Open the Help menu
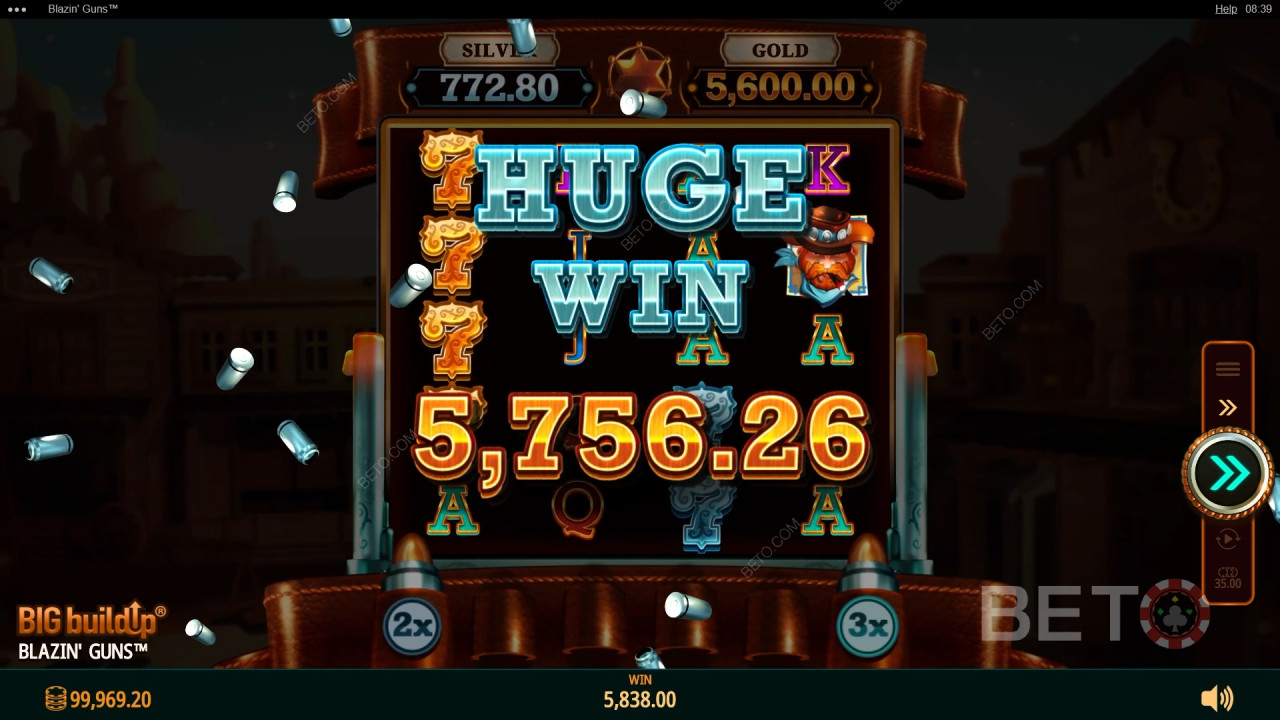Viewport: 1280px width, 720px height. pyautogui.click(x=1225, y=8)
